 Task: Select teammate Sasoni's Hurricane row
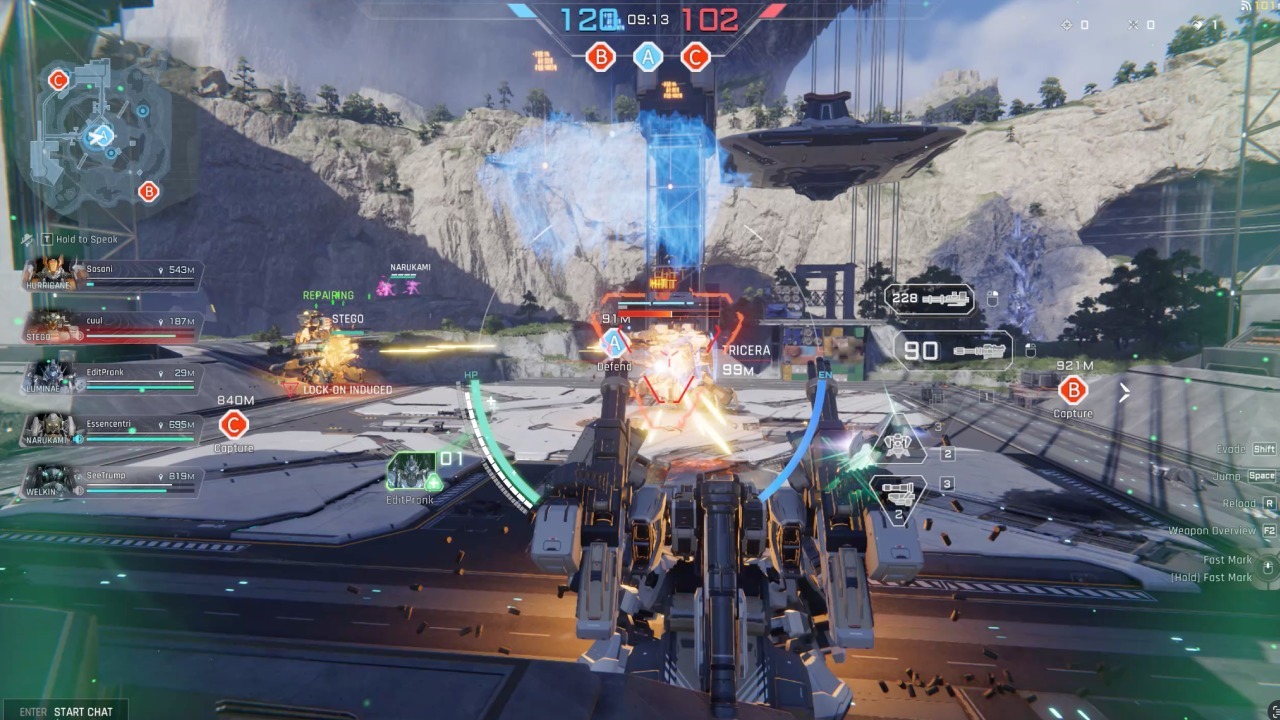115,275
